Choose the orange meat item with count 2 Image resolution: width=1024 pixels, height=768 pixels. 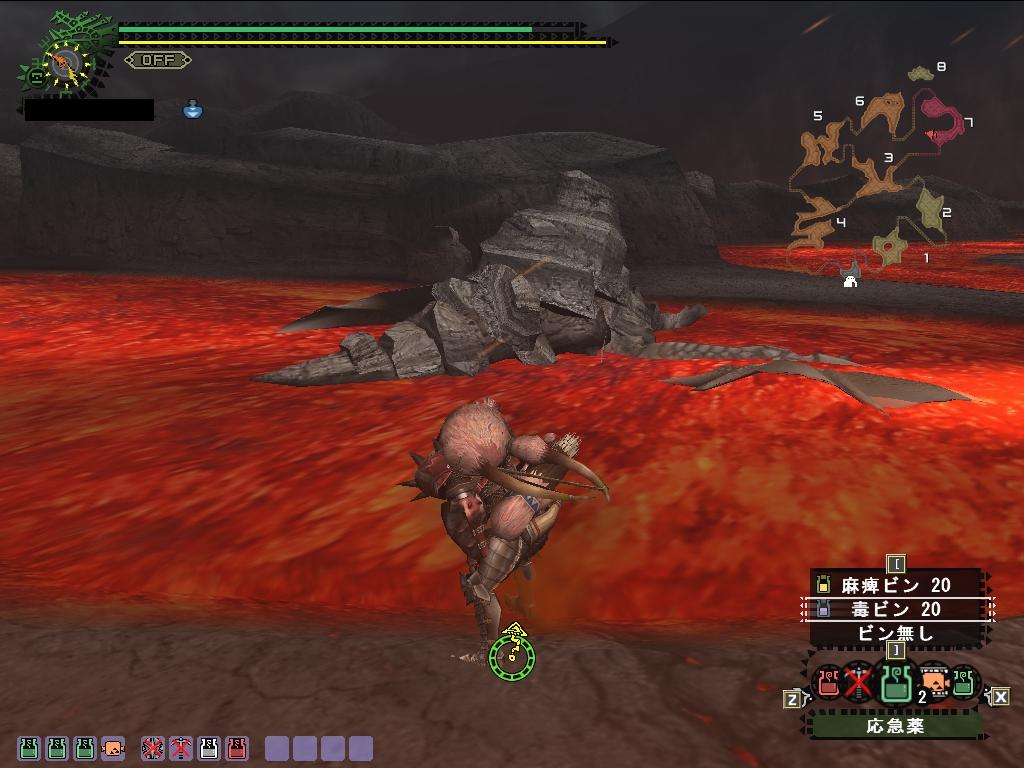click(934, 681)
